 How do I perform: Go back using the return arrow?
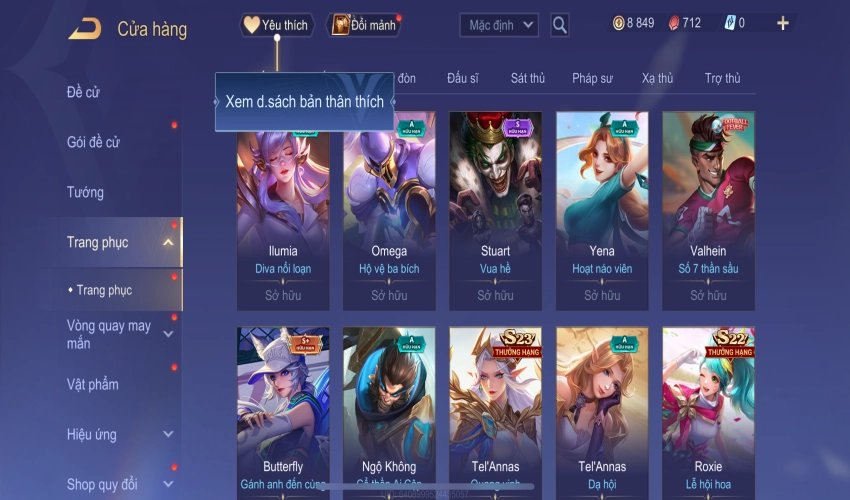[84, 28]
